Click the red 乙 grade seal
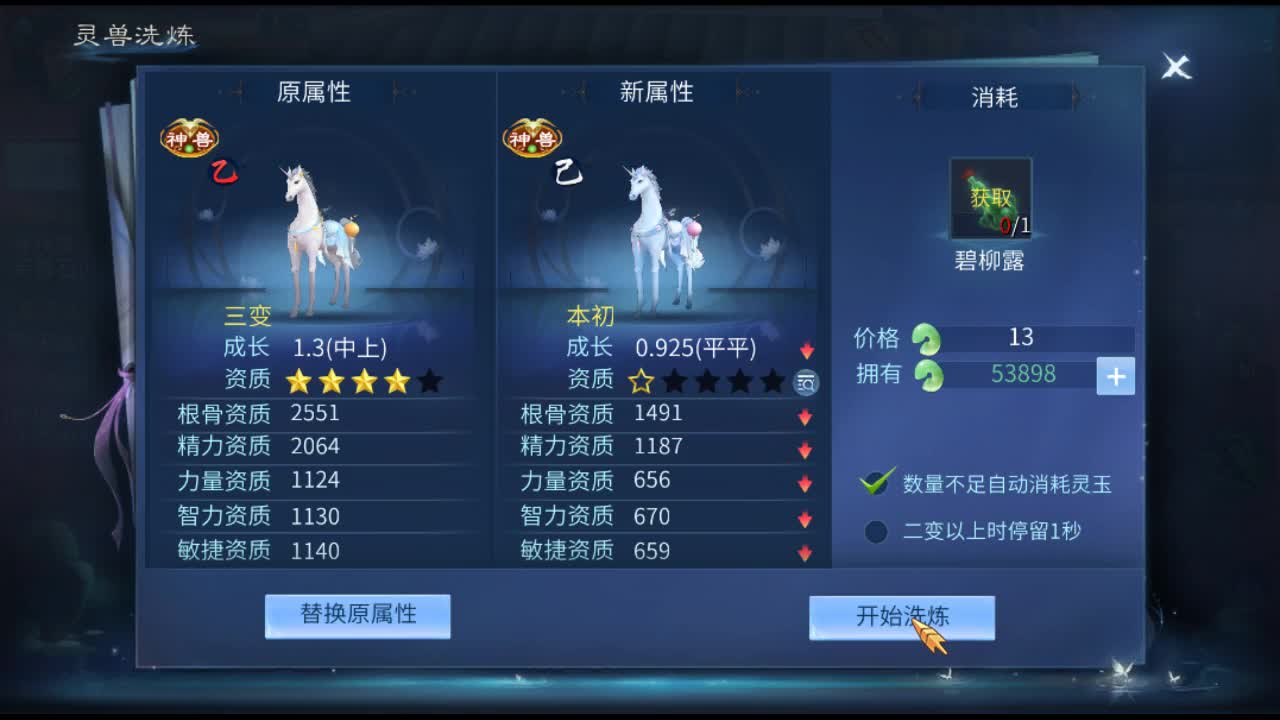 tap(224, 172)
